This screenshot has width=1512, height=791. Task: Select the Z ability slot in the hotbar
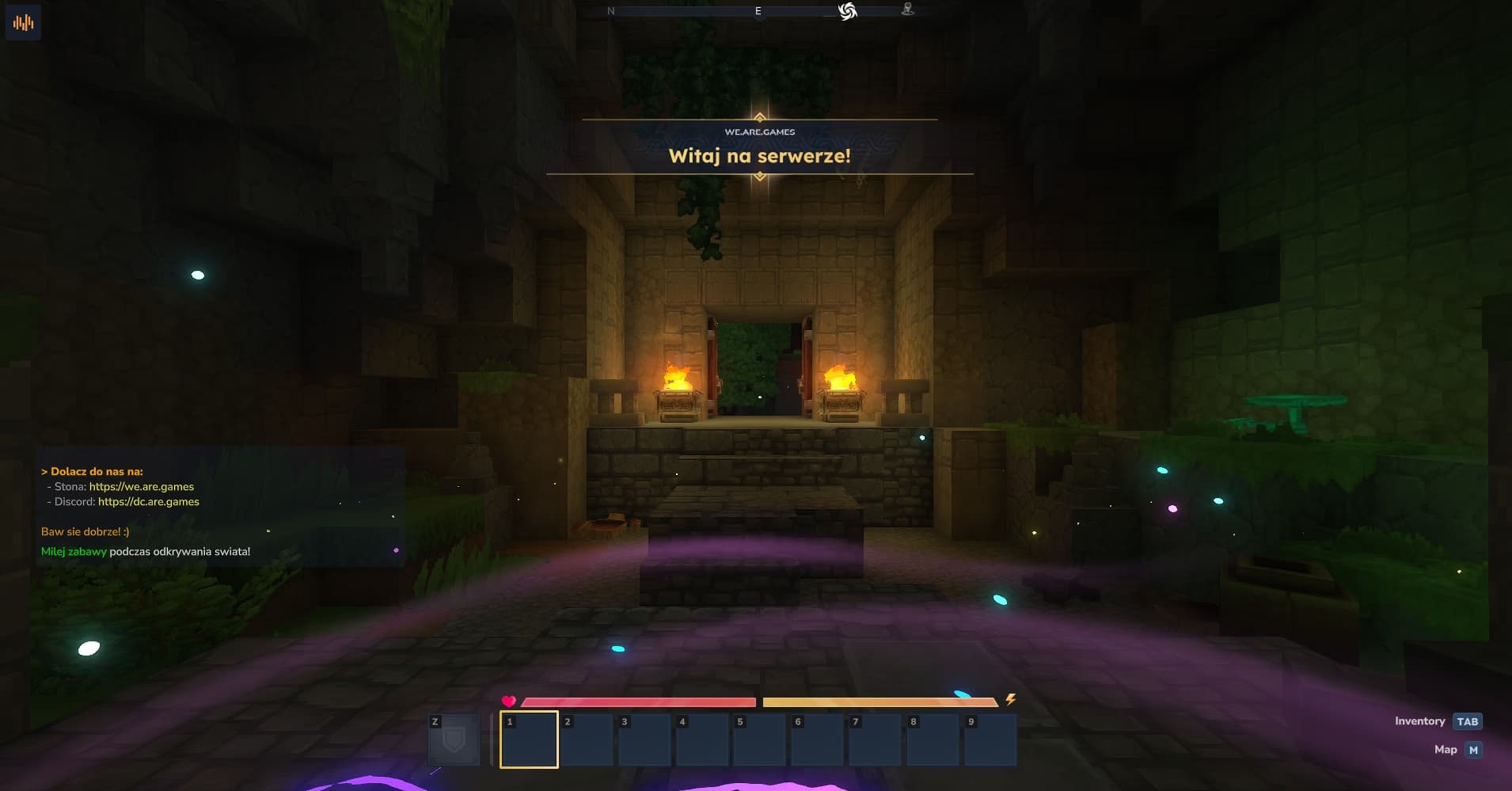[454, 740]
